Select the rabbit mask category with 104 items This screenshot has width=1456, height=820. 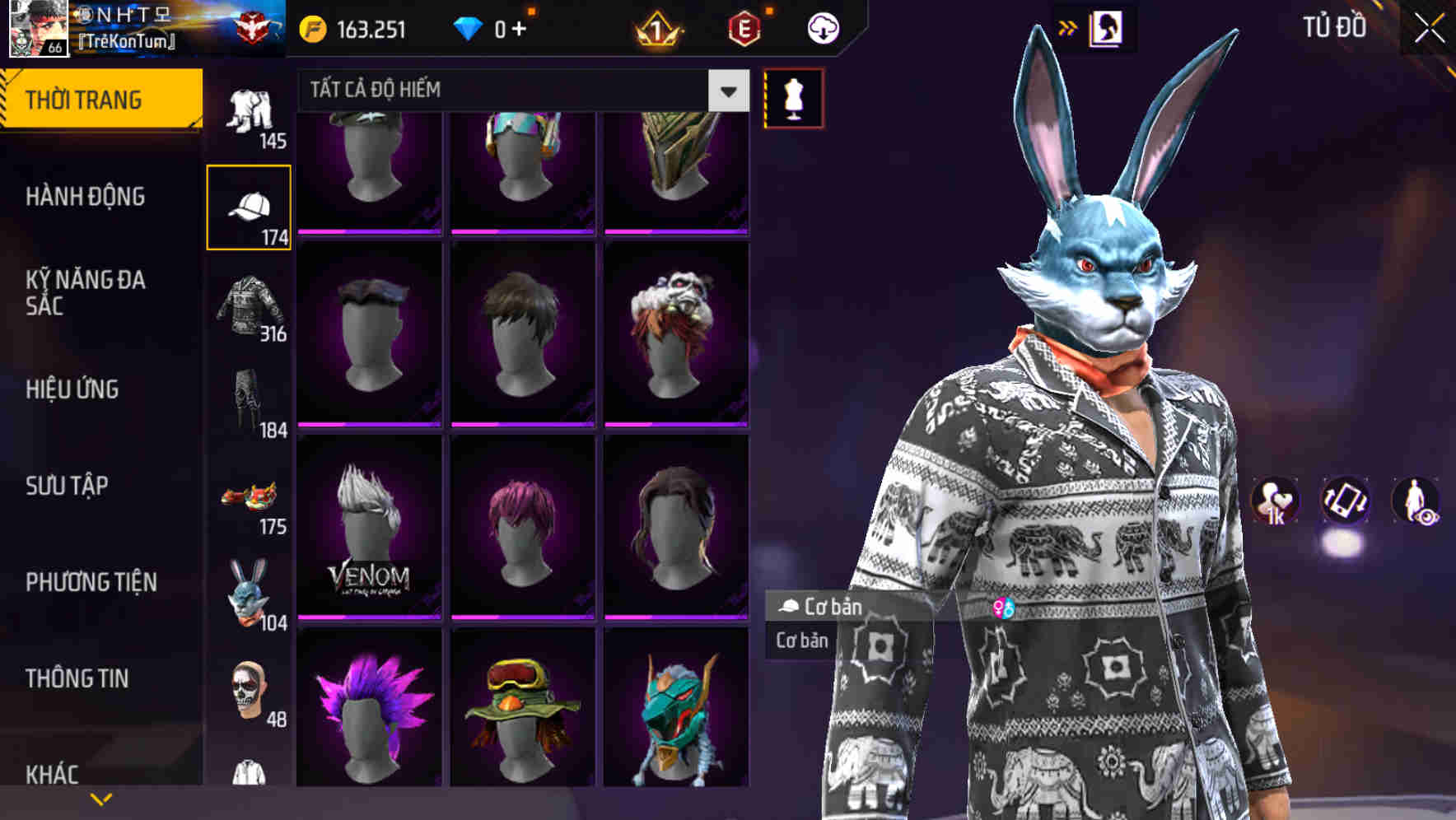click(x=249, y=591)
